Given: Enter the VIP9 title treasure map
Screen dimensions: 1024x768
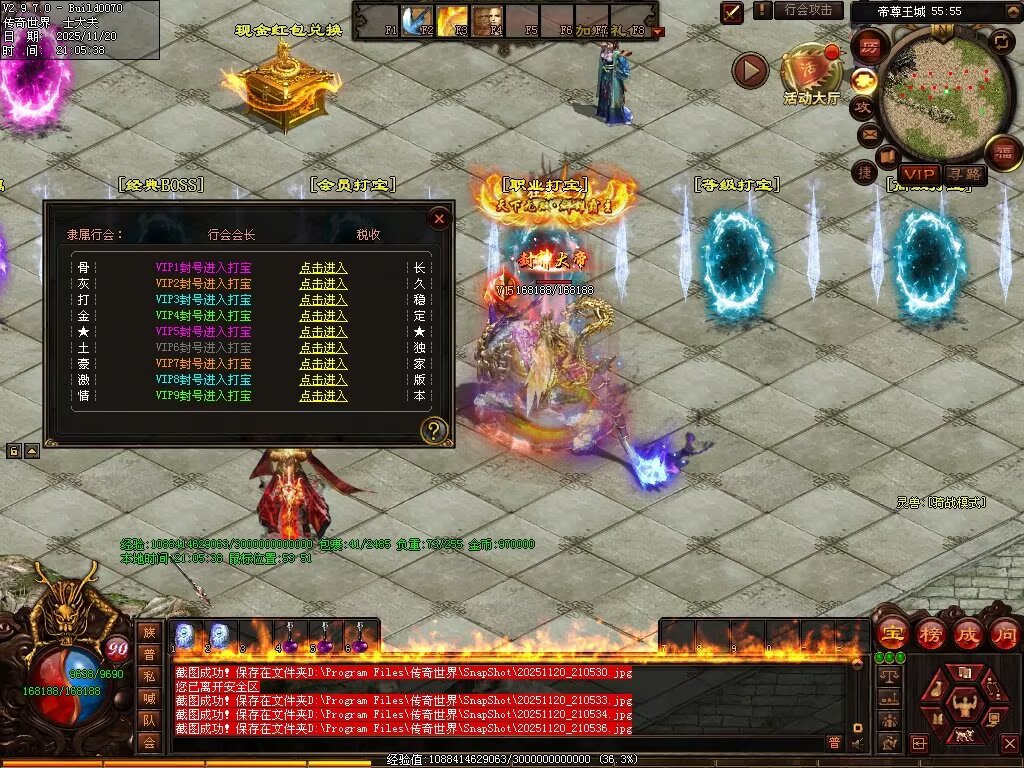Looking at the screenshot, I should pos(323,396).
